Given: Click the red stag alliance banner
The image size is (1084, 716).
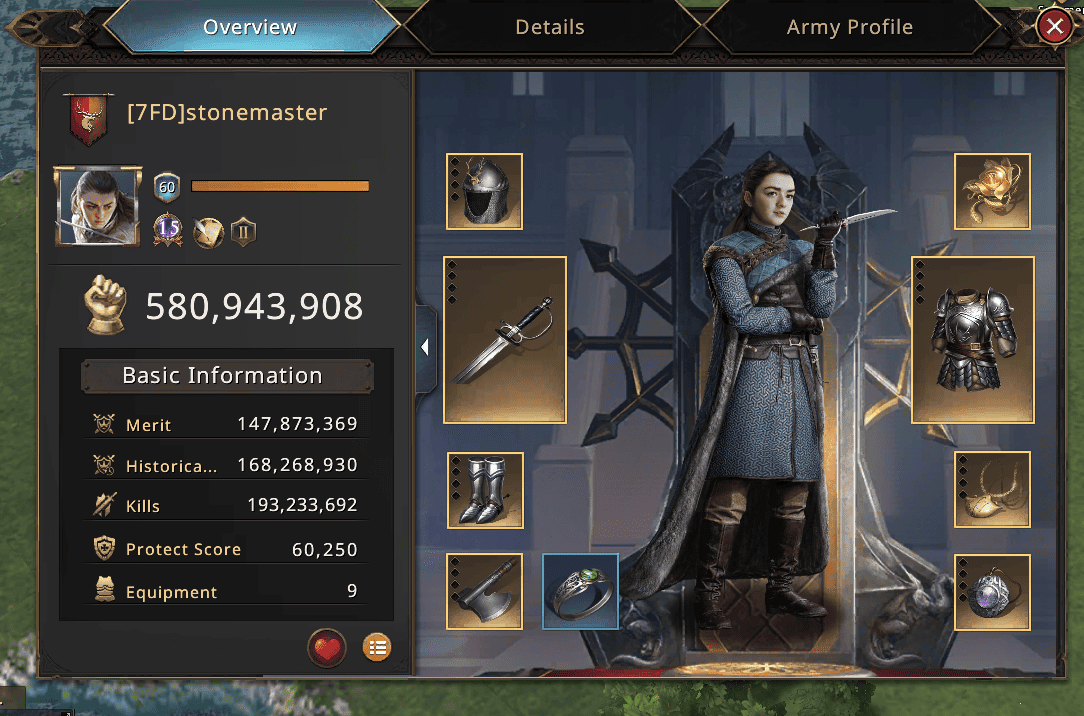Looking at the screenshot, I should pos(87,118).
